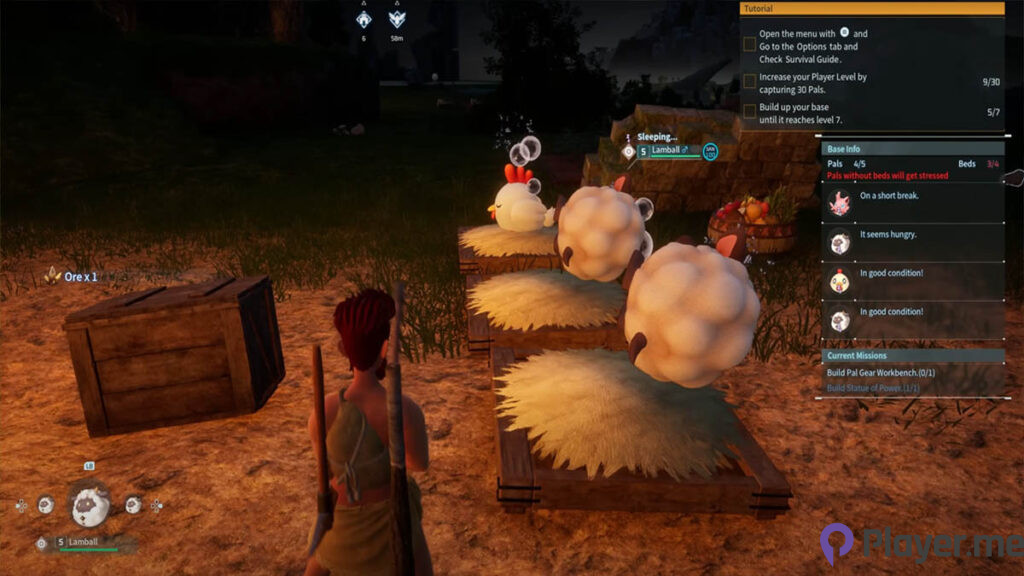The width and height of the screenshot is (1024, 576).
Task: Mark the base level 7 objective checkbox
Action: point(750,111)
